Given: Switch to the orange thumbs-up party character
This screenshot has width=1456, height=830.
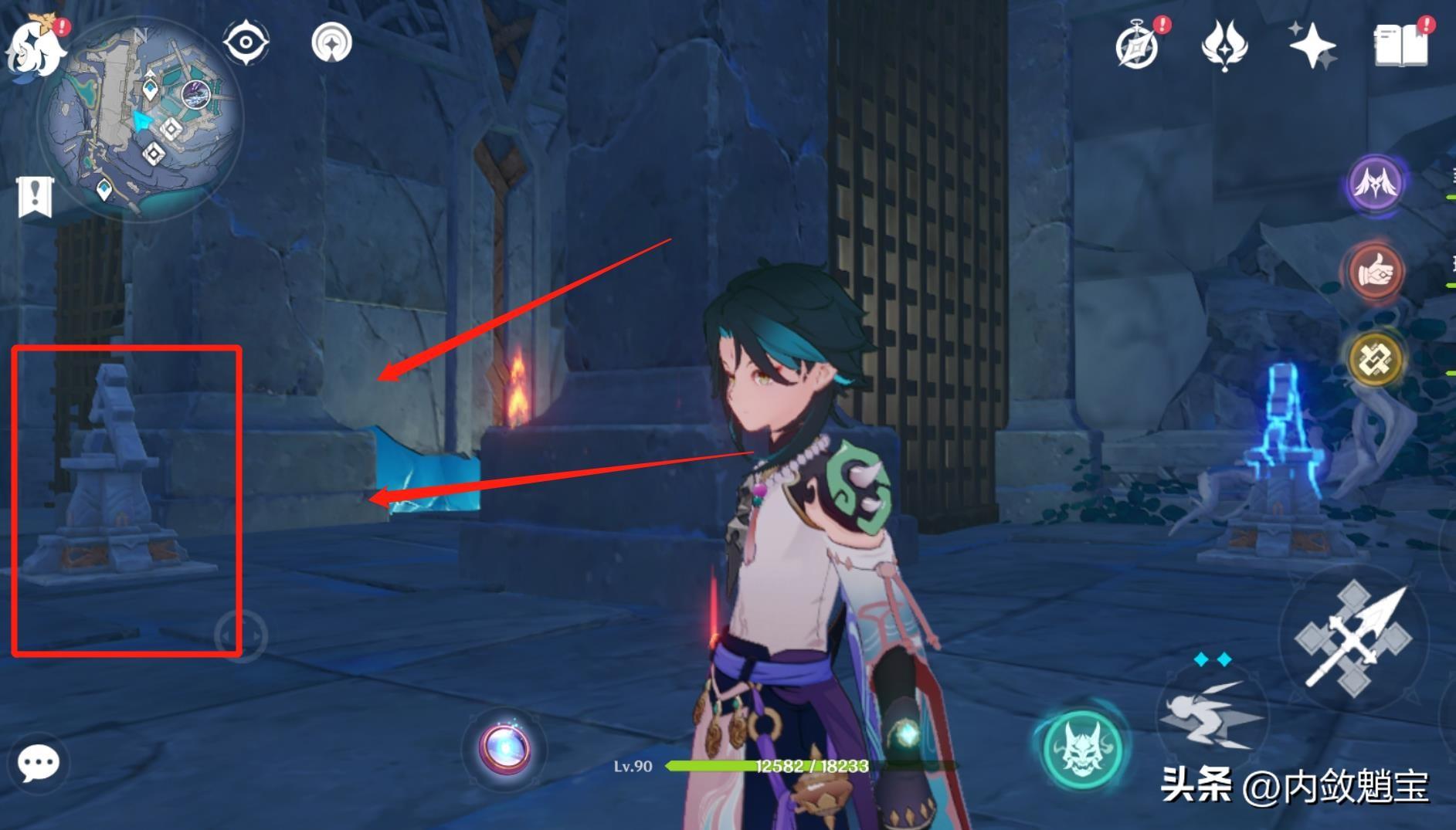Looking at the screenshot, I should [x=1376, y=271].
